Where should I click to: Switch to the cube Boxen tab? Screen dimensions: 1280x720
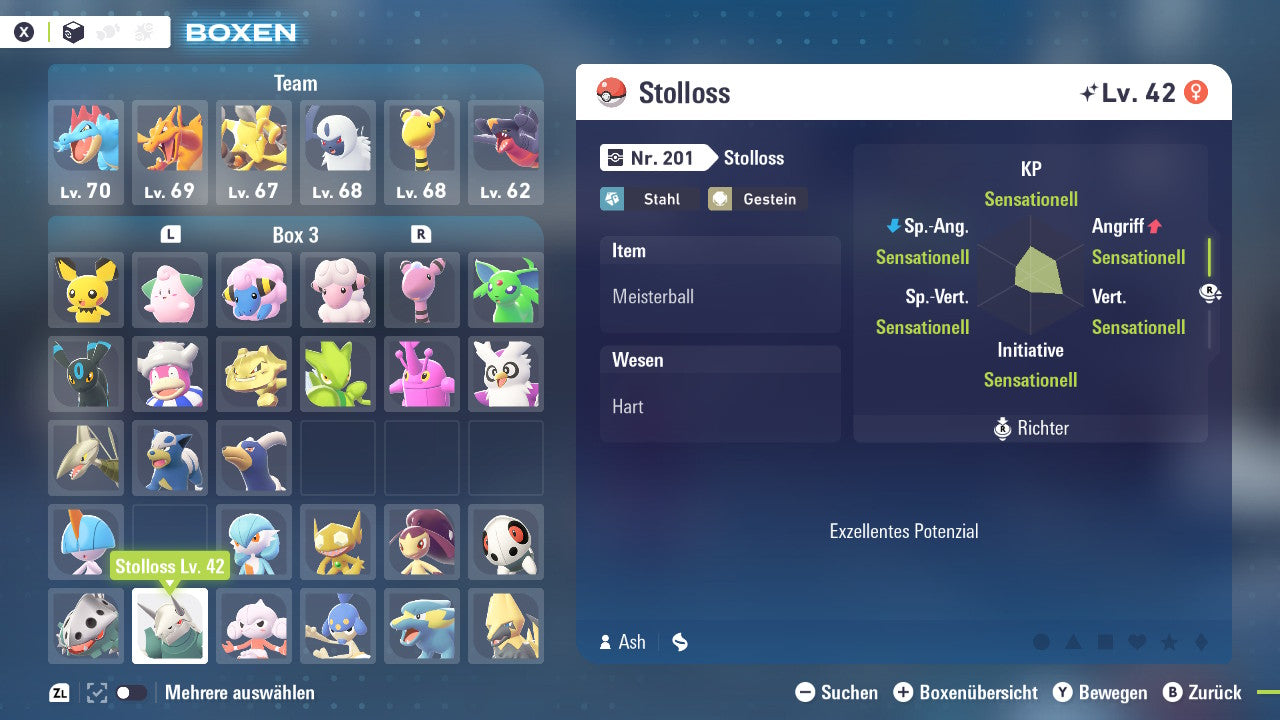pos(70,31)
